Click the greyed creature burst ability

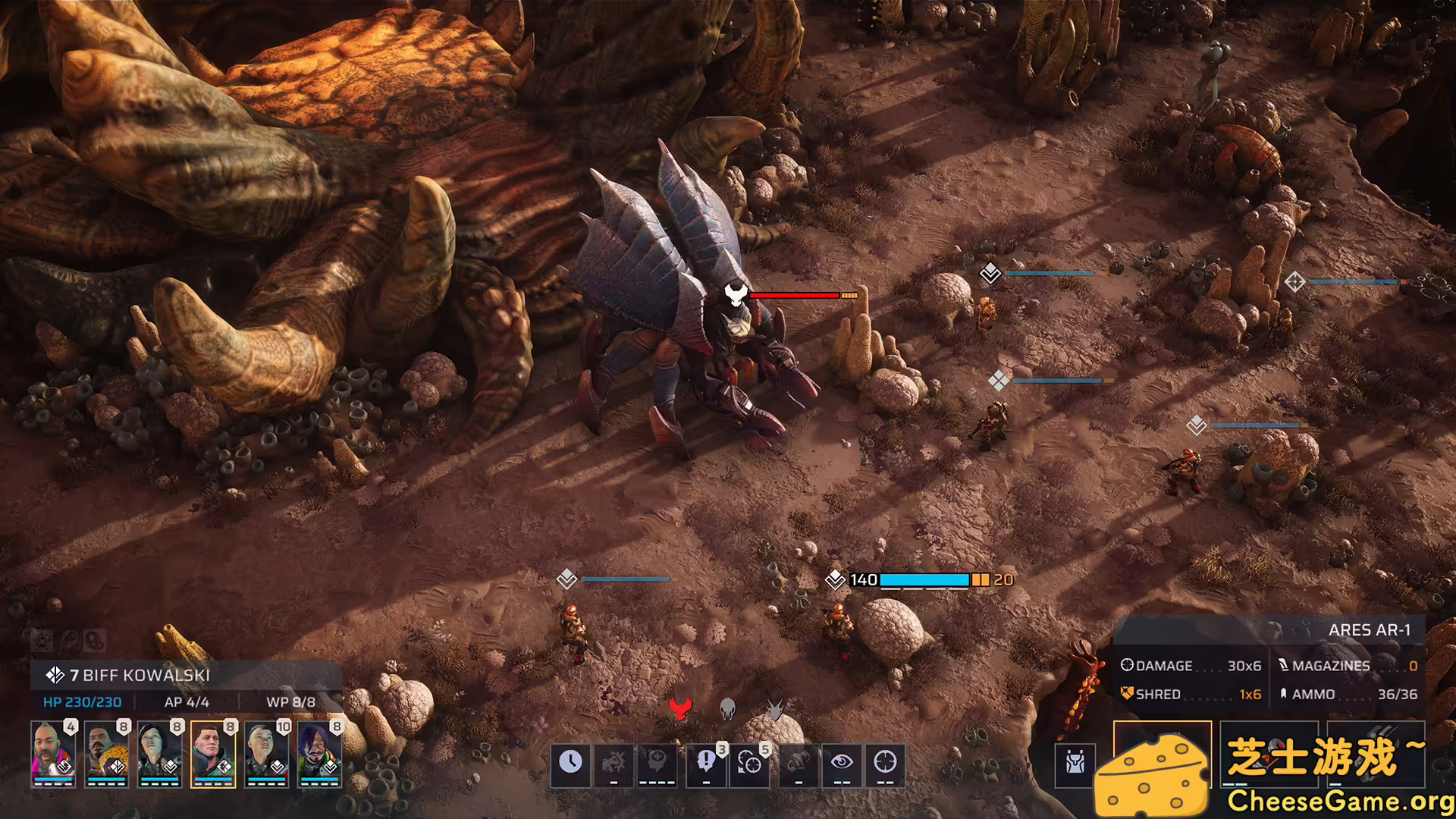pos(613,762)
